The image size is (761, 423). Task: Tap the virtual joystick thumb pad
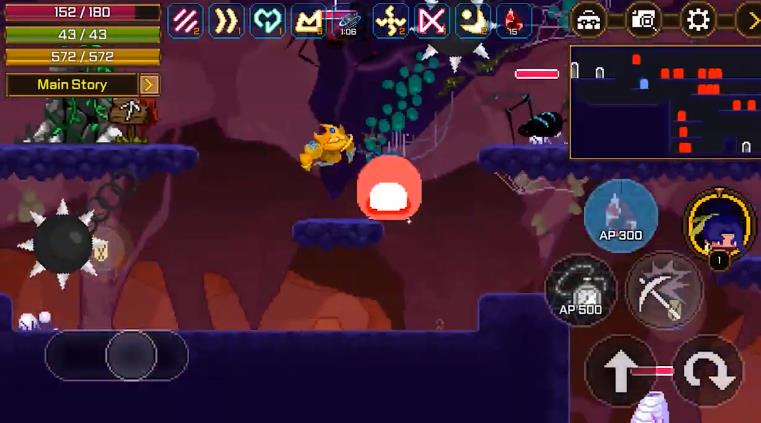pos(131,355)
